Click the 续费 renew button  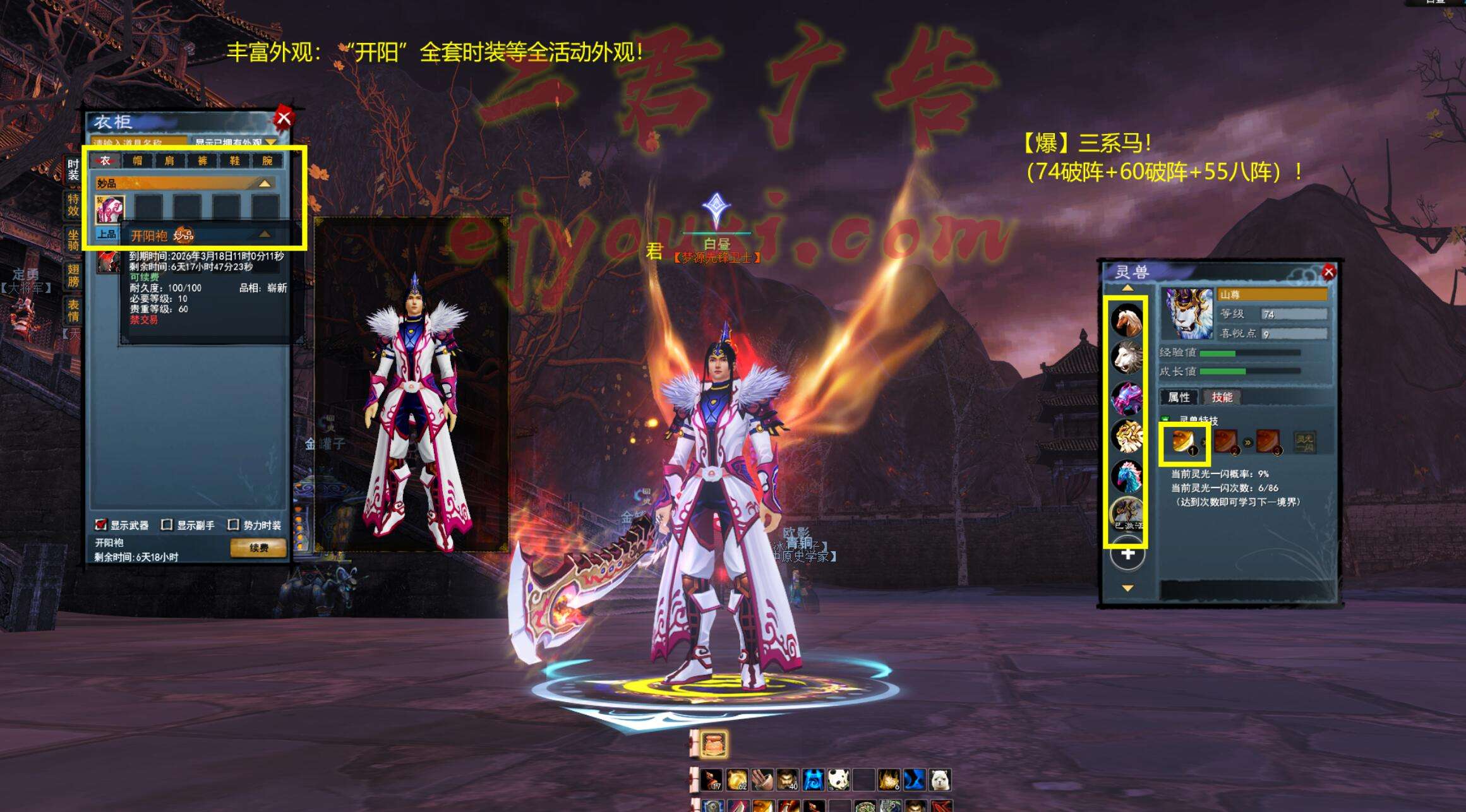pos(258,547)
